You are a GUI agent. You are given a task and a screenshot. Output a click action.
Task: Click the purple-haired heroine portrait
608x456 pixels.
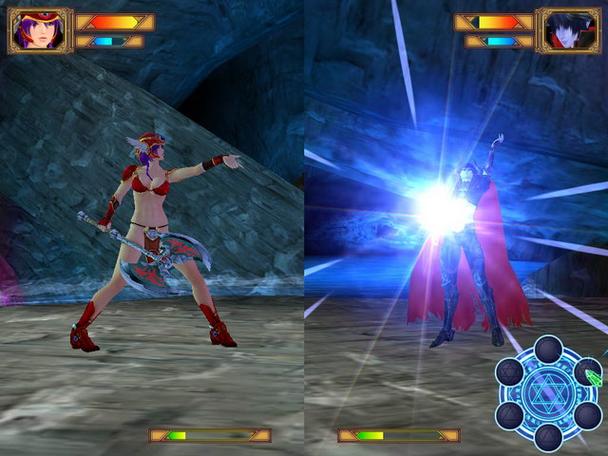40,30
